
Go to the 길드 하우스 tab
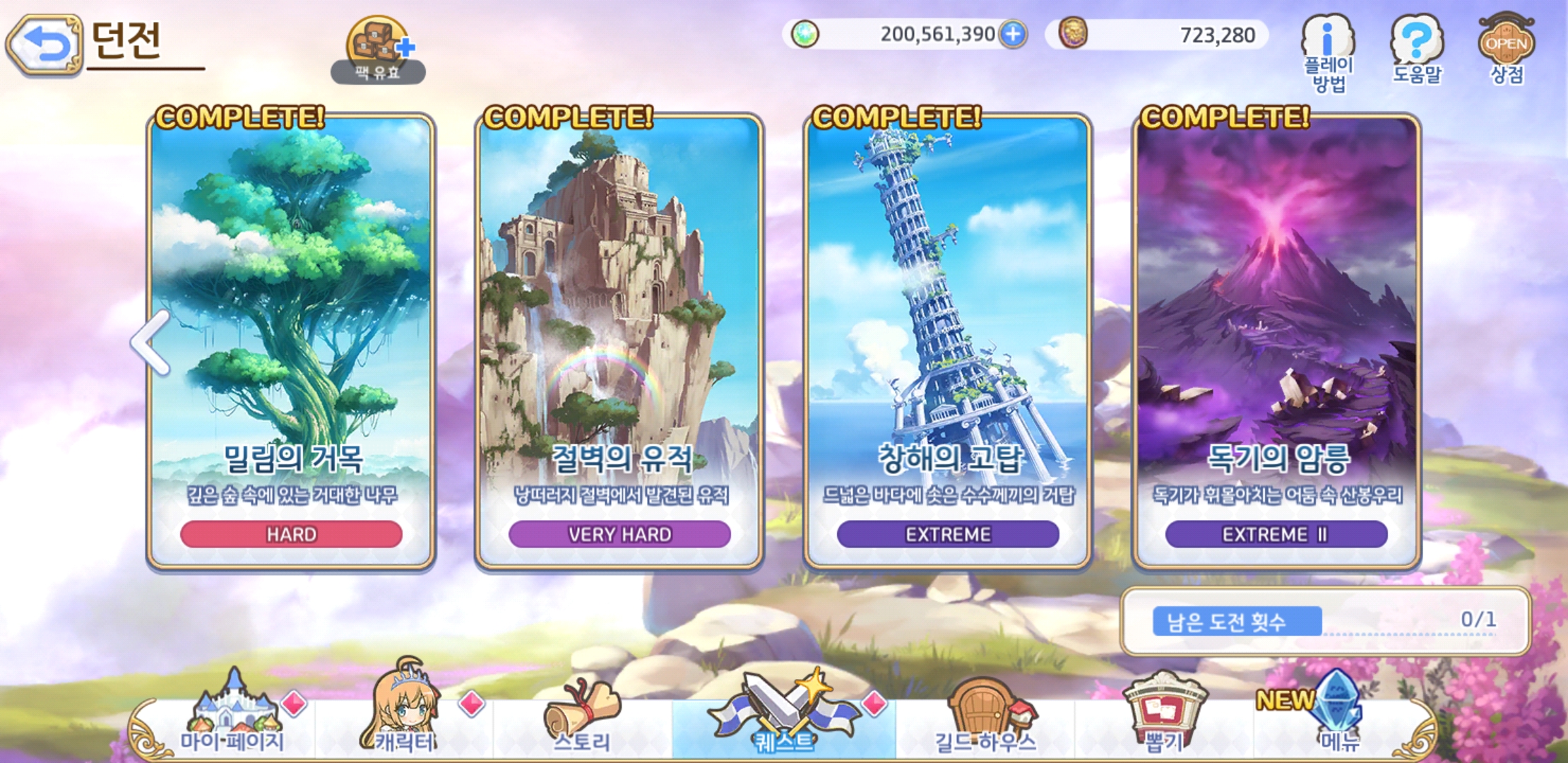(985, 717)
